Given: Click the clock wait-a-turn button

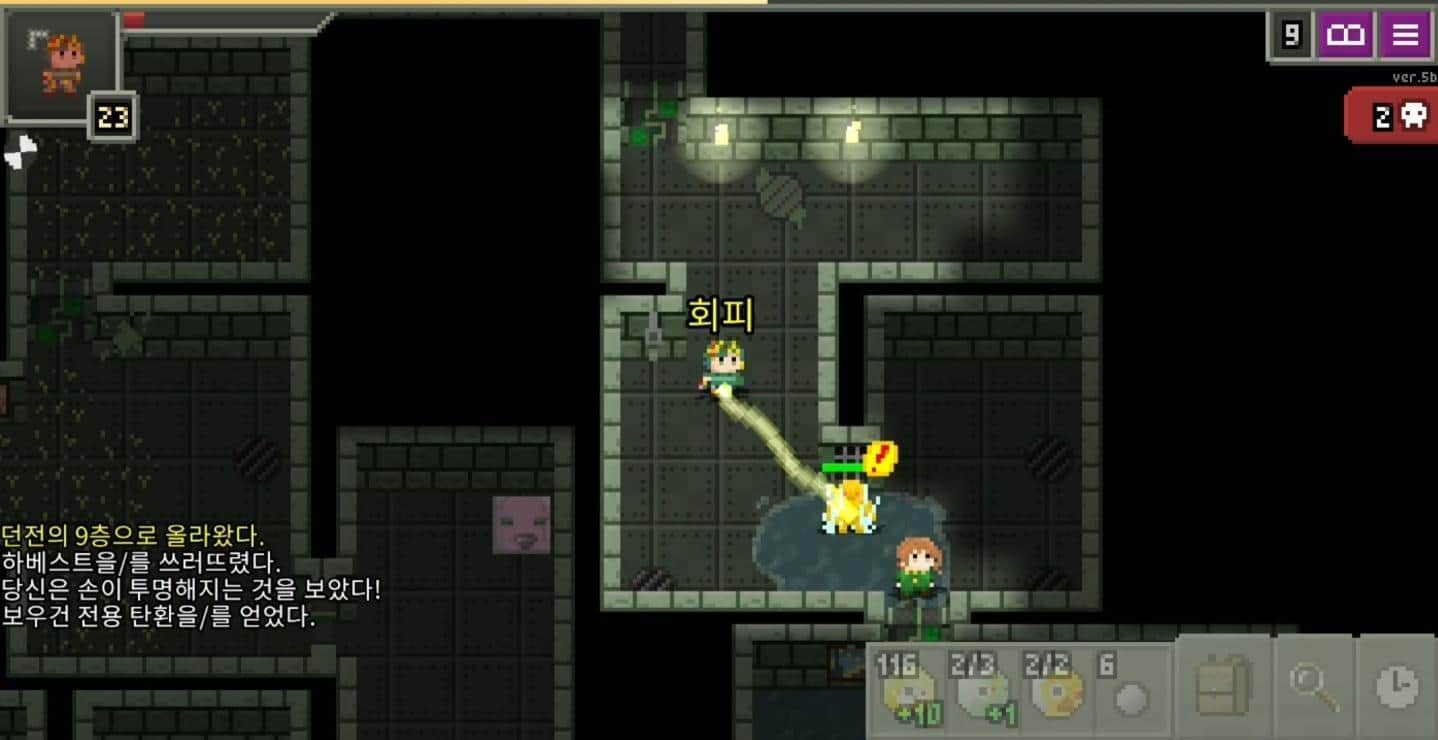Looking at the screenshot, I should point(1396,688).
